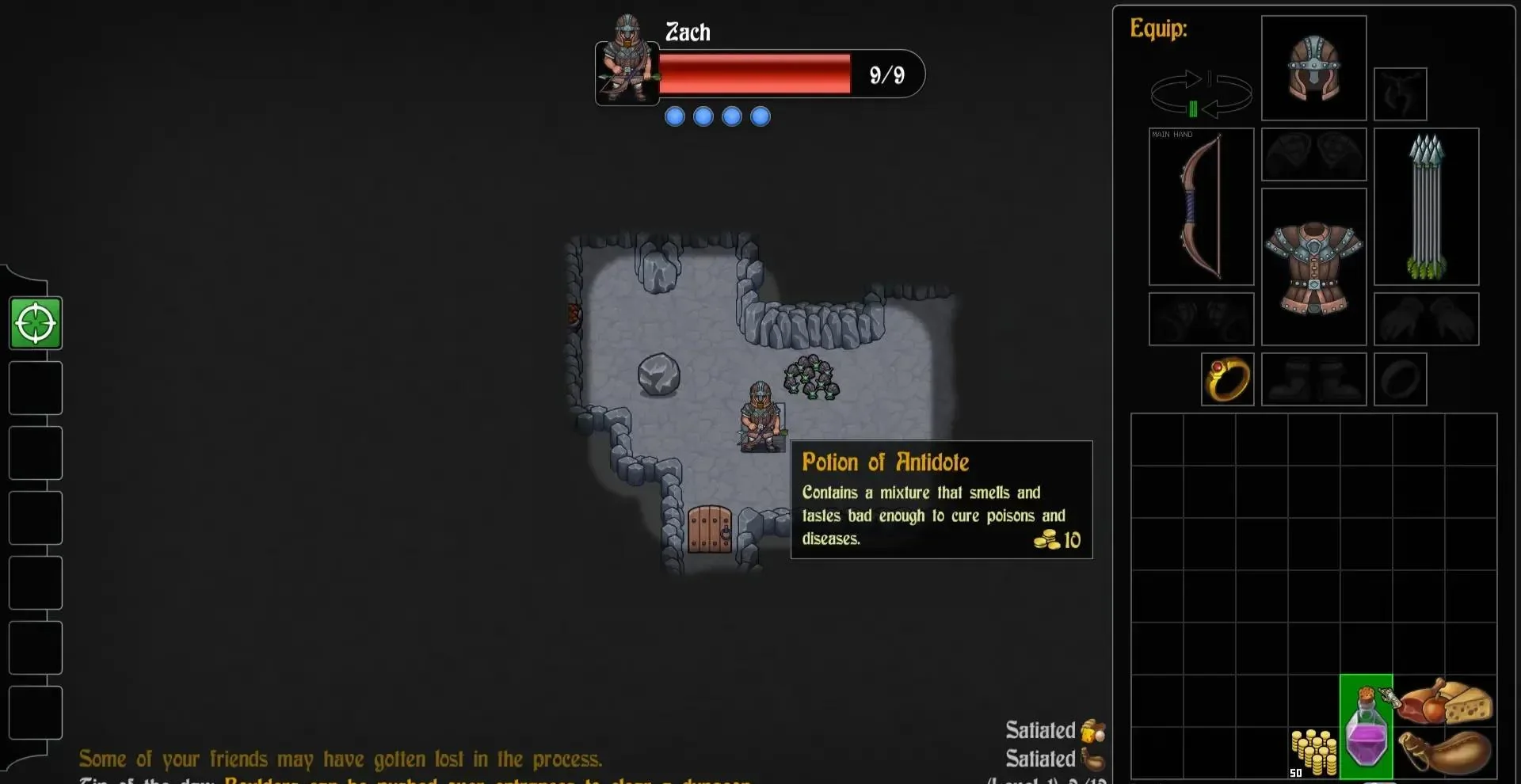Click the empty amulet equipment slot
Viewport: 1521px width, 784px height.
click(x=1400, y=94)
